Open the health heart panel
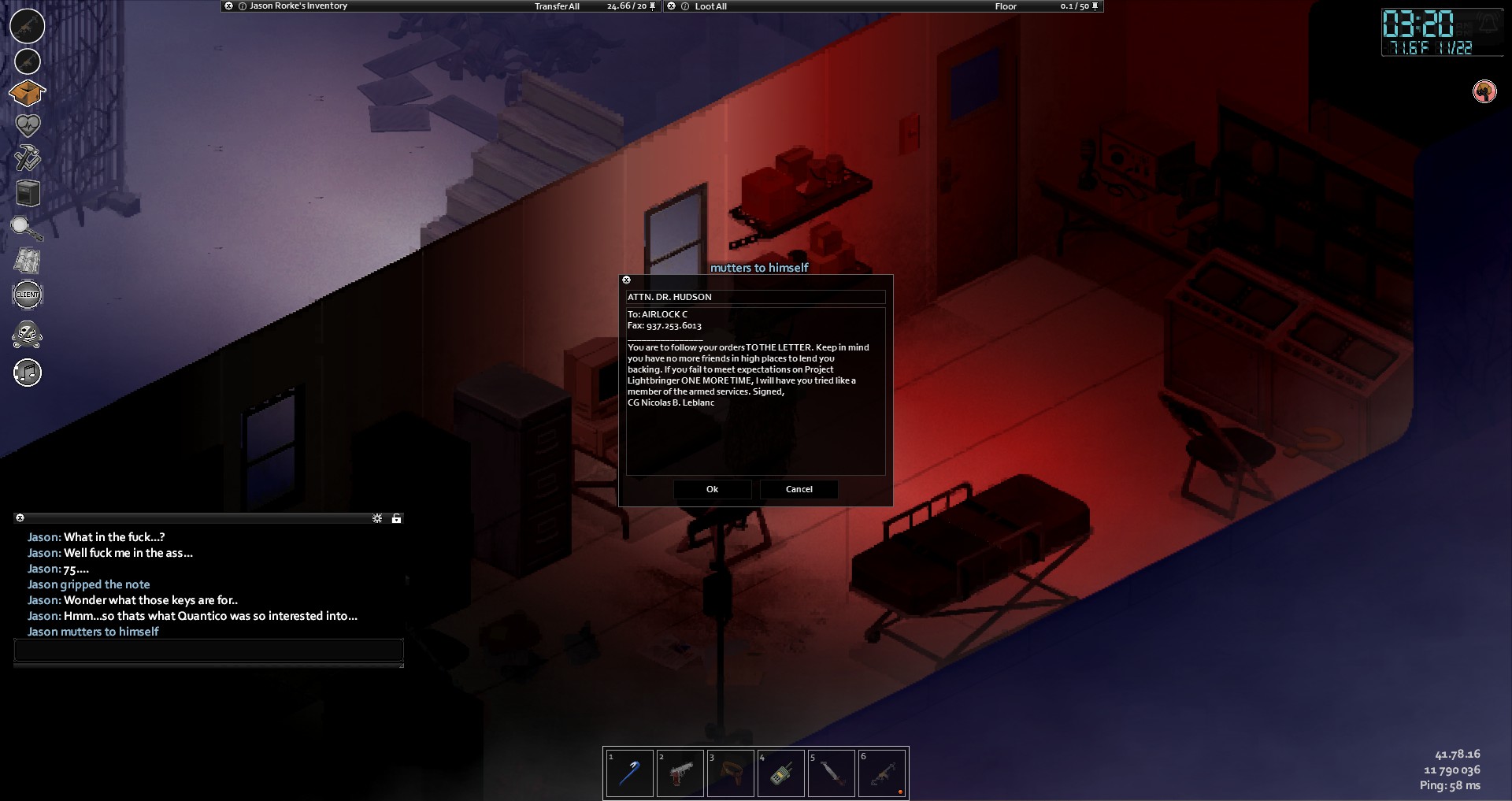Image resolution: width=1512 pixels, height=801 pixels. [28, 125]
